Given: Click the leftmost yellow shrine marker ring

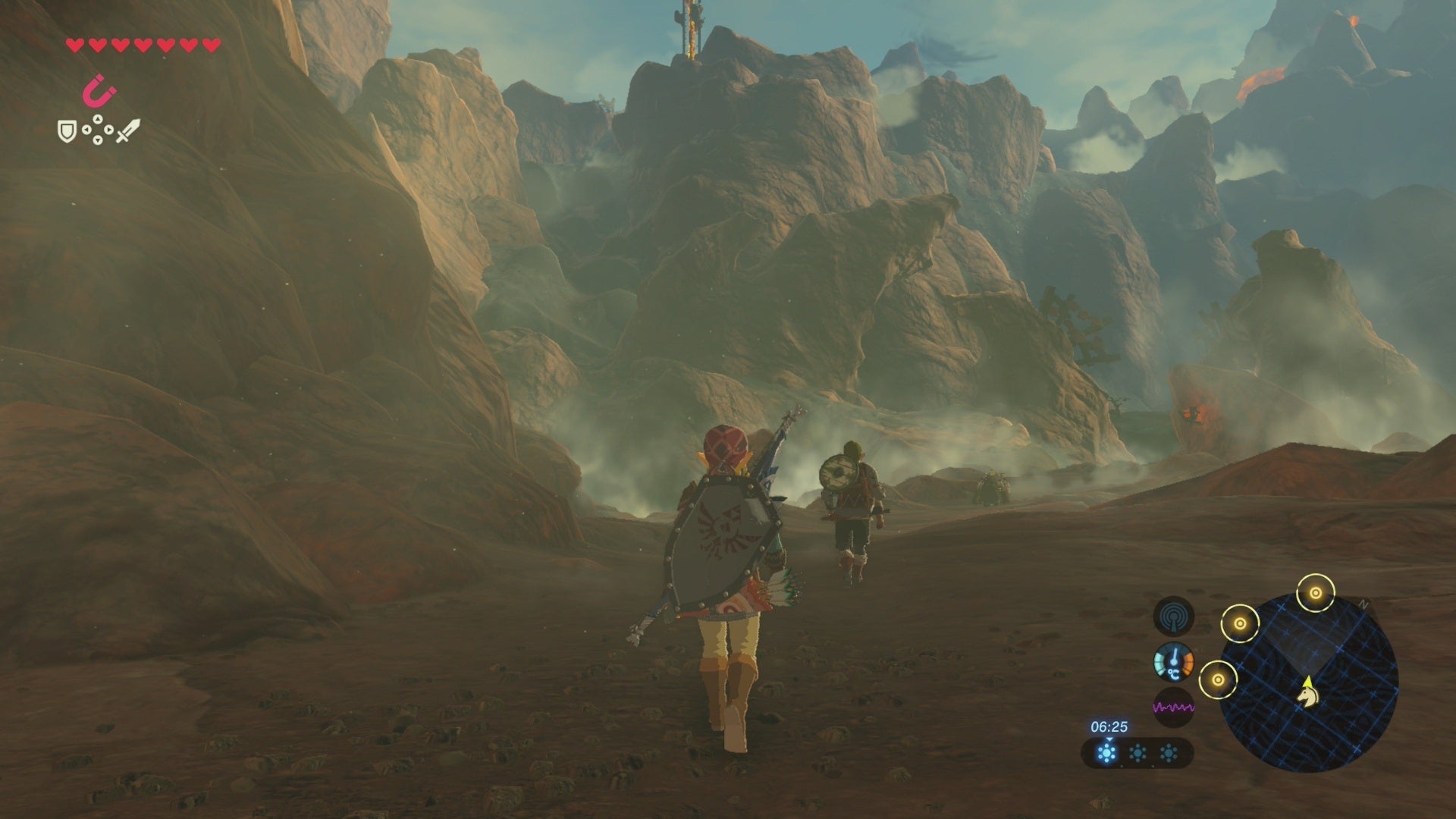Looking at the screenshot, I should (x=1219, y=679).
